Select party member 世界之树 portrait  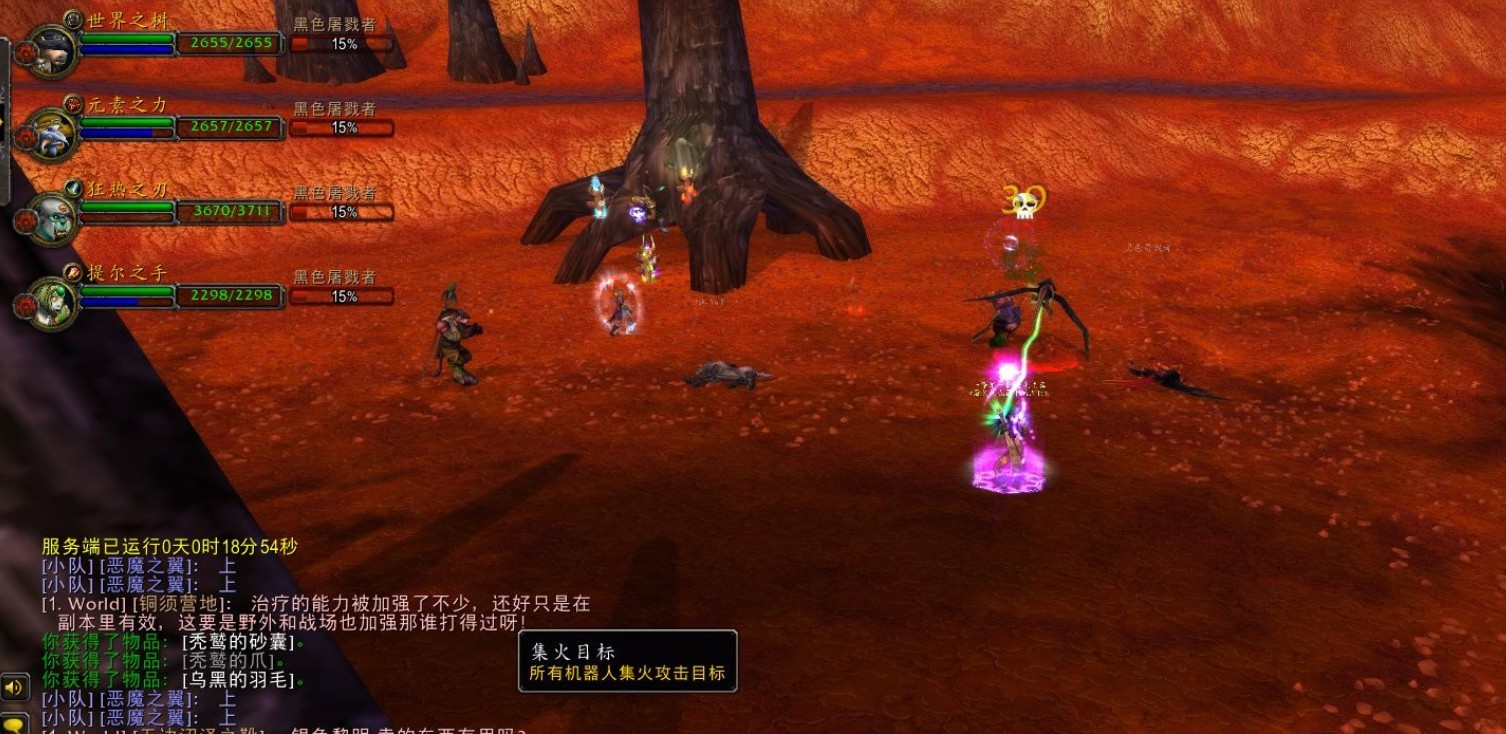pos(51,51)
